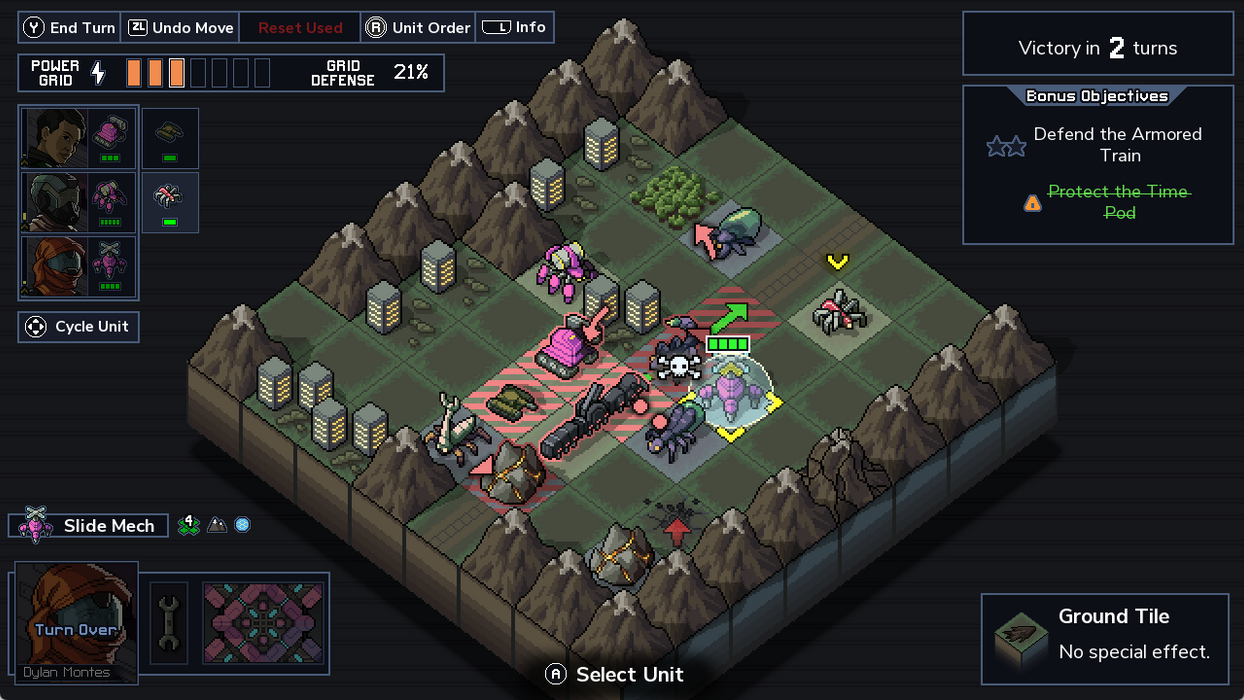Image resolution: width=1244 pixels, height=700 pixels.
Task: Click the Cycle Unit button
Action: click(x=79, y=327)
